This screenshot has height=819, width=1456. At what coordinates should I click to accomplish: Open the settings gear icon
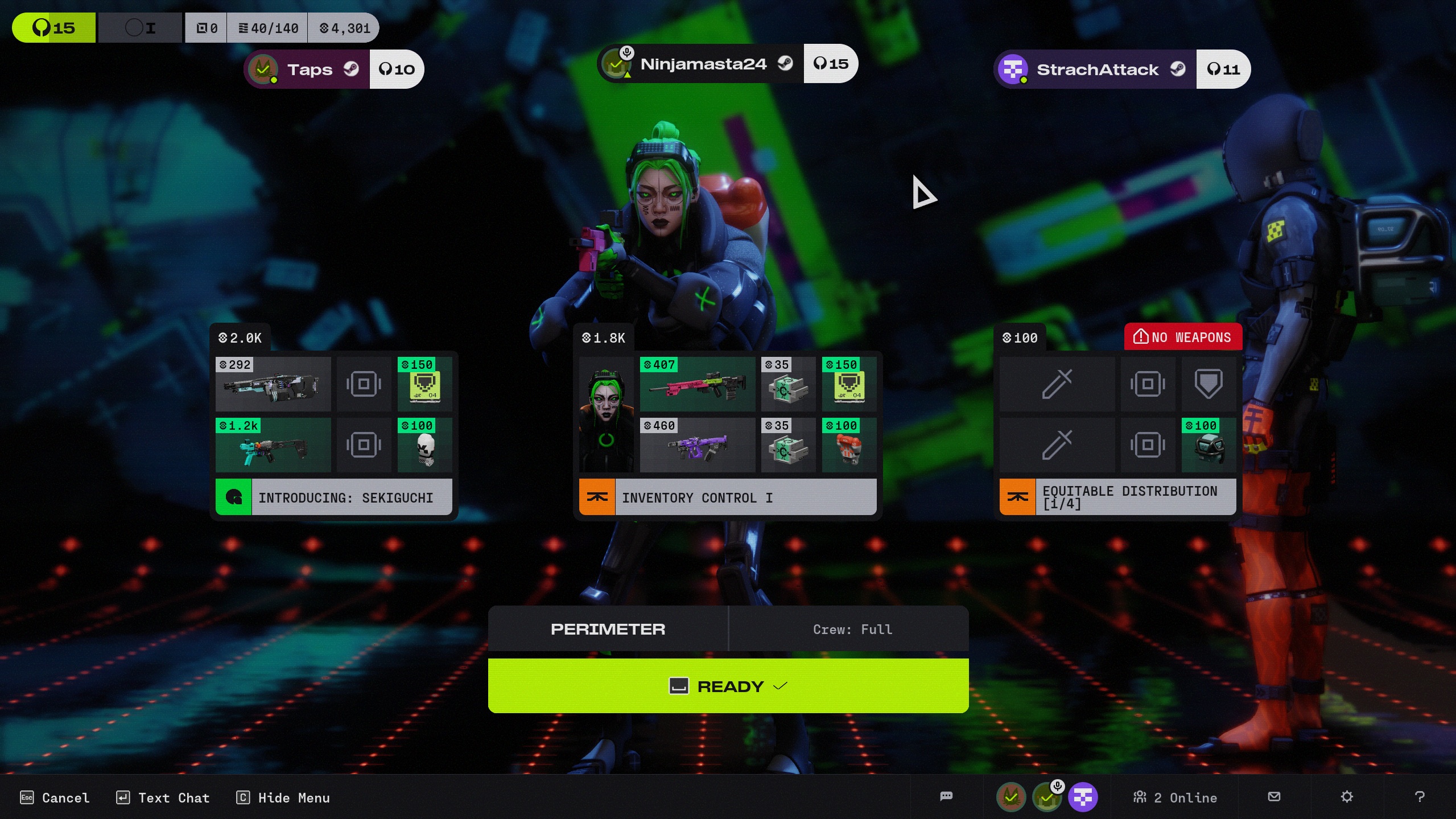(1346, 797)
